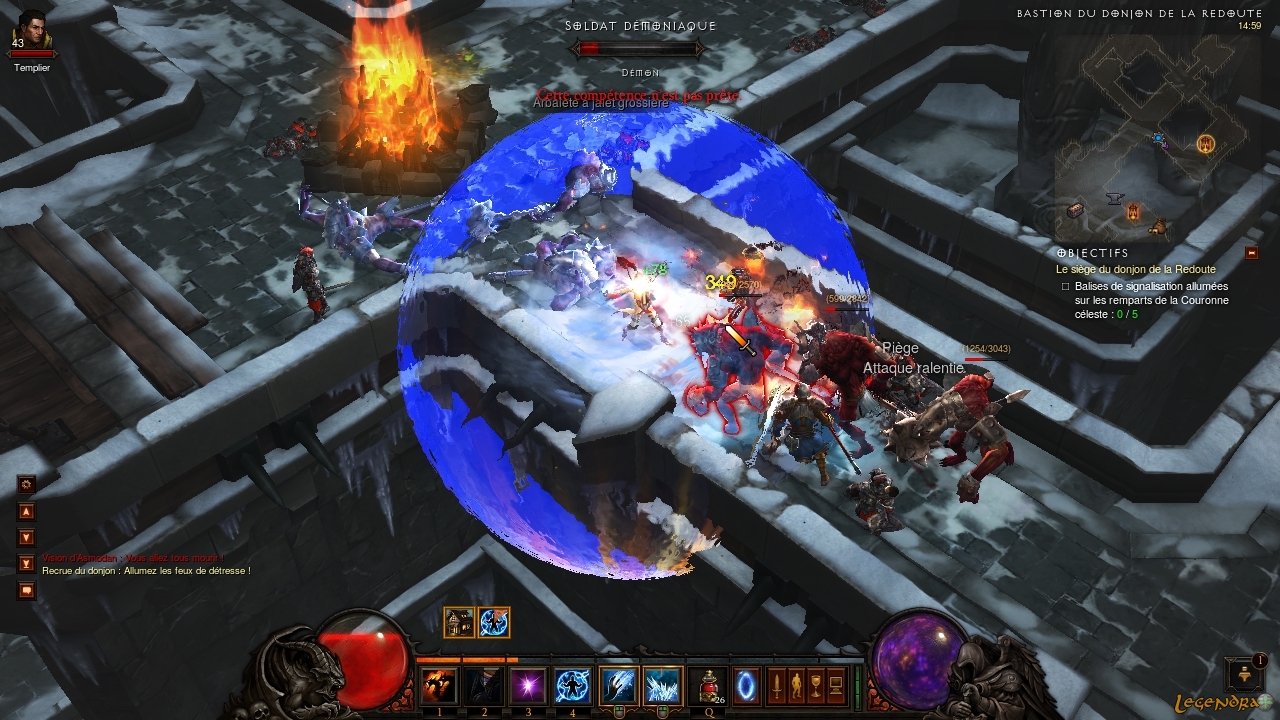Screen dimensions: 1280x720
Task: Drink the red health potion
Action: (708, 684)
